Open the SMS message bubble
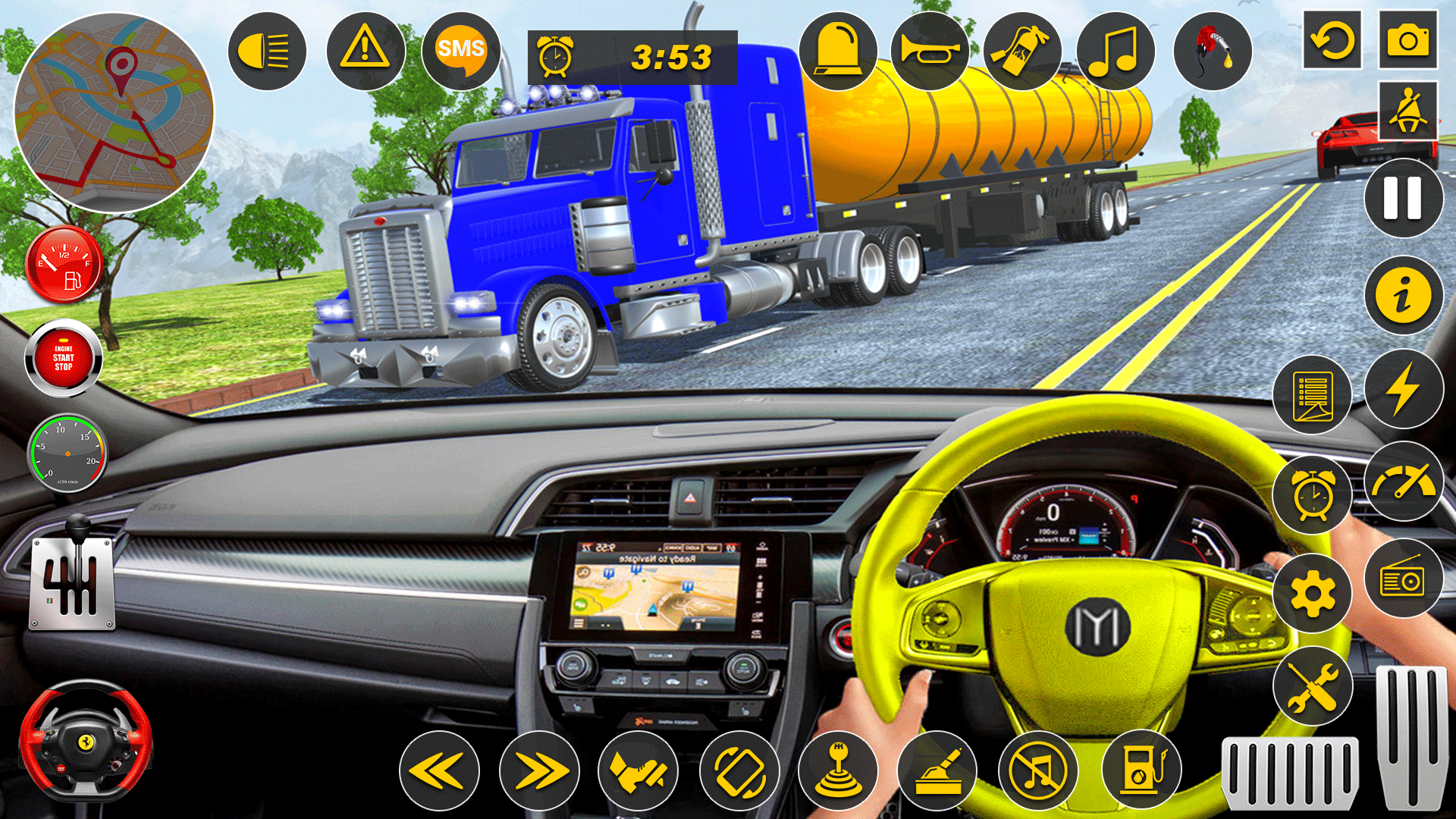Image resolution: width=1456 pixels, height=819 pixels. 460,52
